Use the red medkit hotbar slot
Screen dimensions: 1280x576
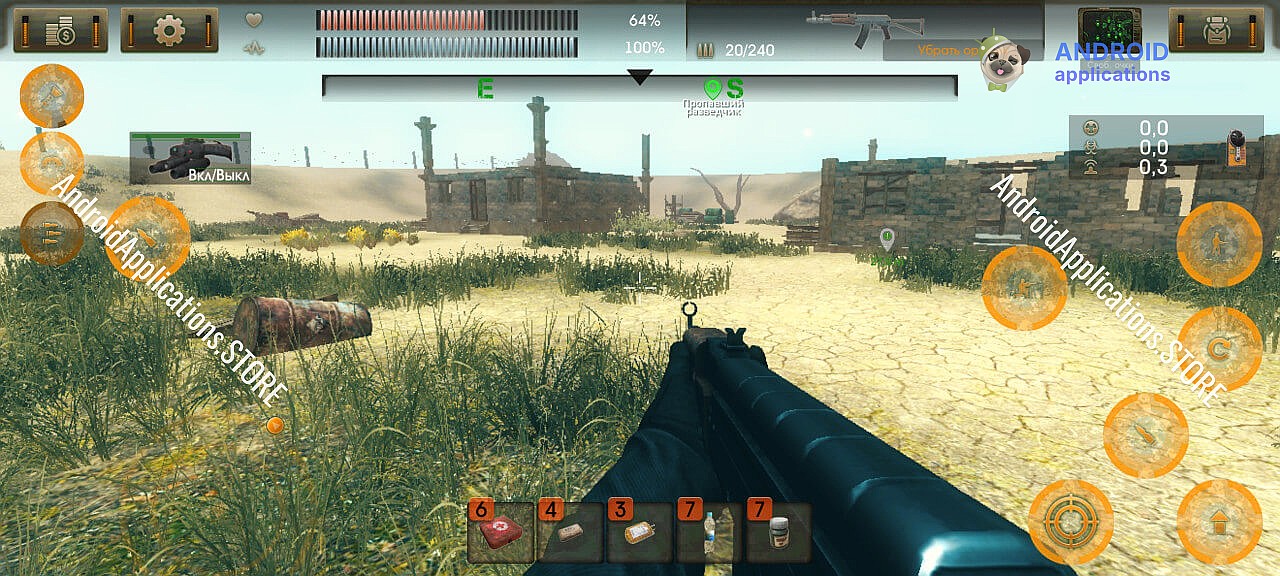click(500, 532)
